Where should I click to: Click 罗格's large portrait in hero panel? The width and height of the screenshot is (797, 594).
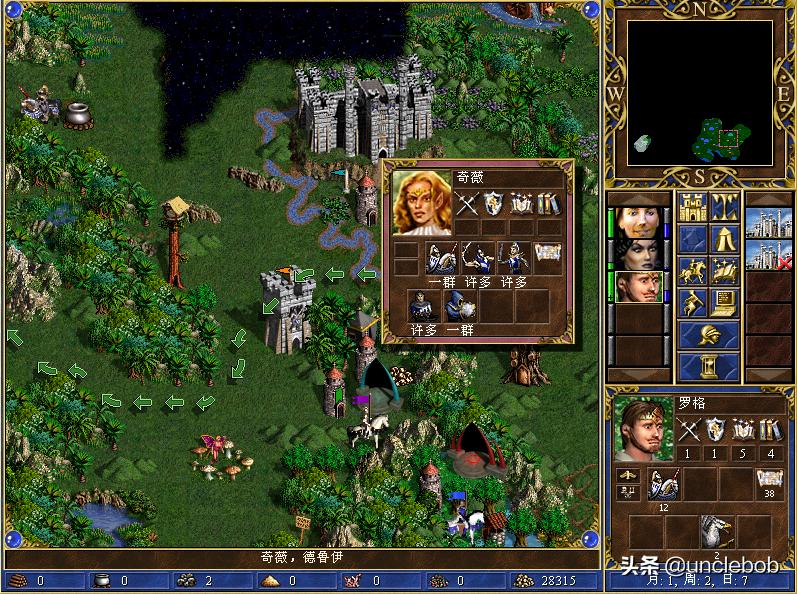(642, 429)
